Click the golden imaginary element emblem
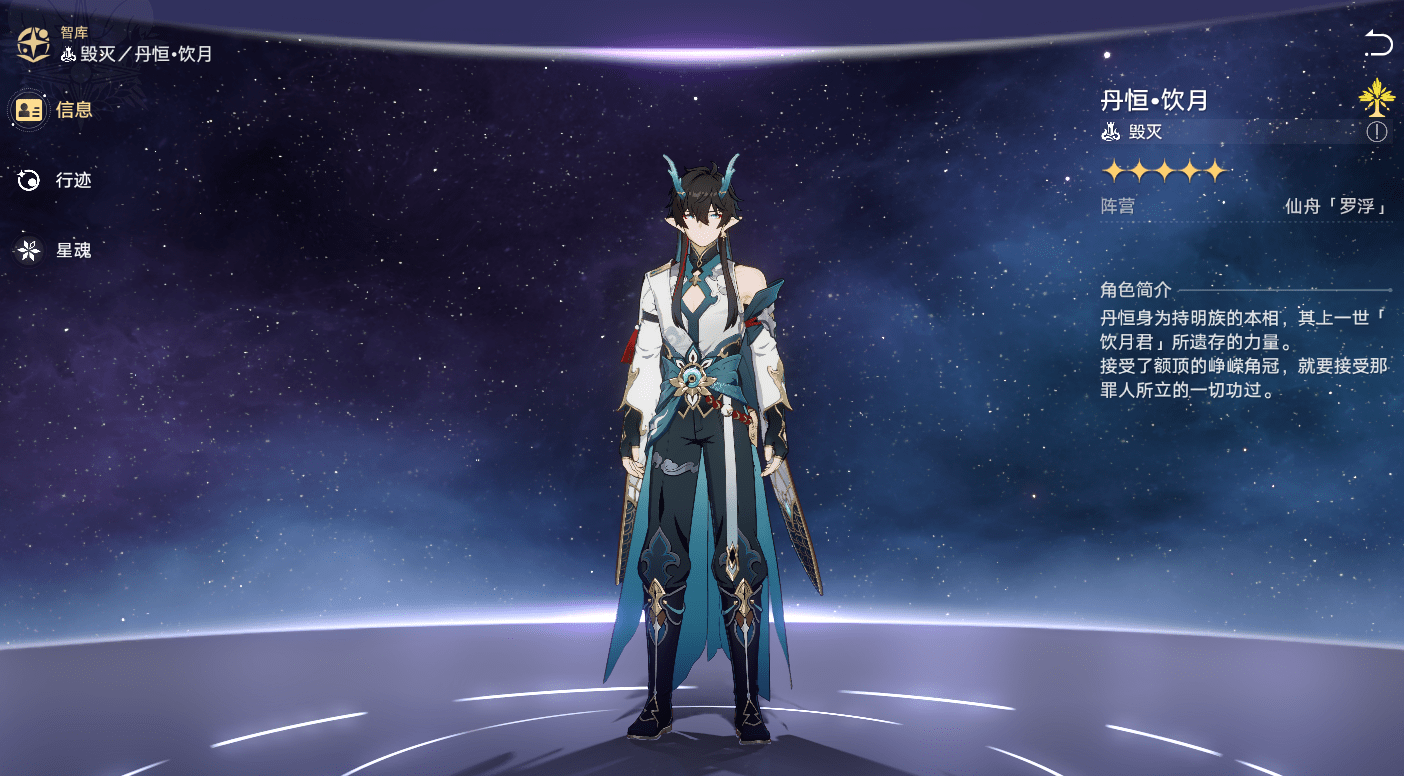This screenshot has height=776, width=1404. (1376, 97)
